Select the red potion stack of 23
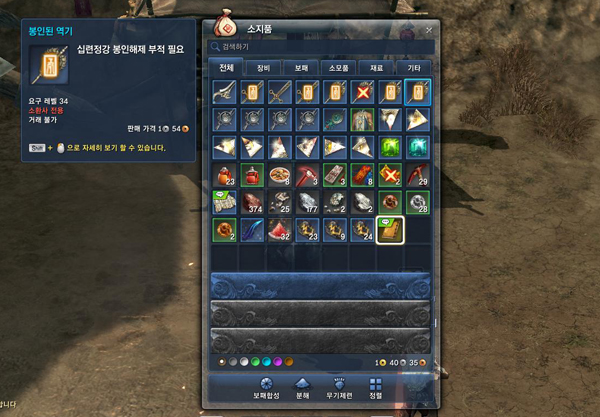 224,175
